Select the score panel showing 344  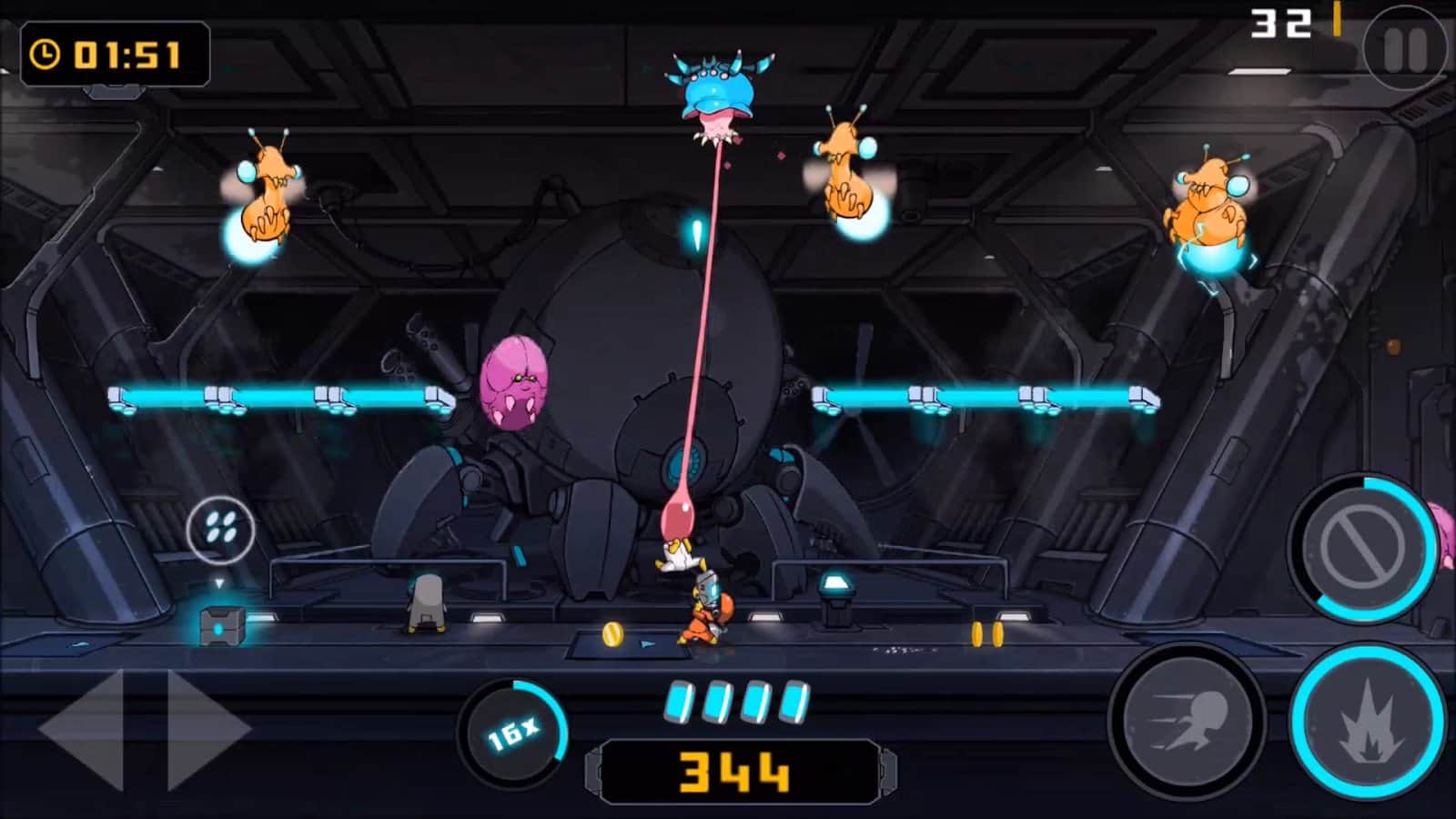pyautogui.click(x=737, y=771)
